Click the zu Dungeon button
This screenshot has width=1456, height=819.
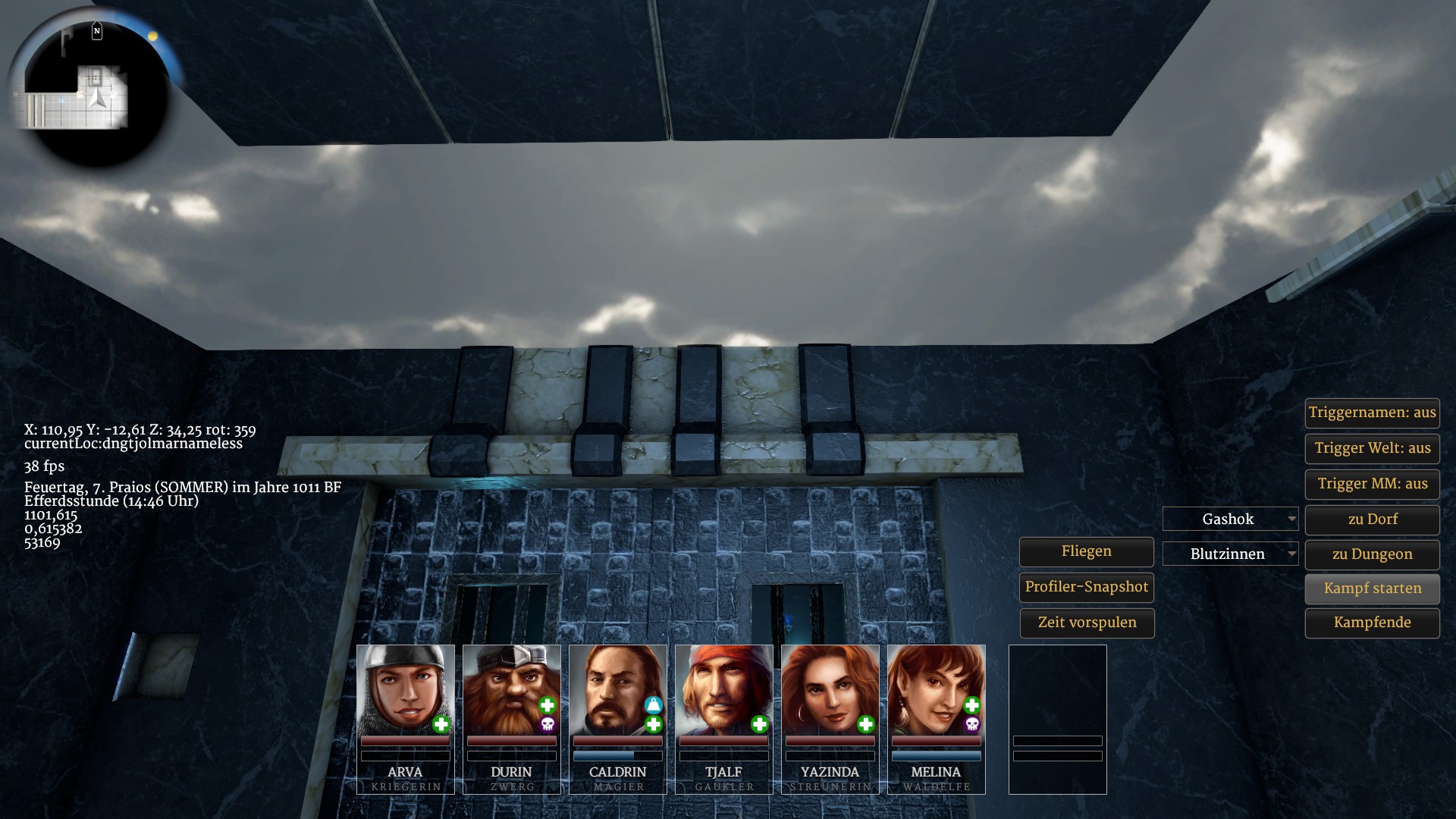pos(1372,554)
